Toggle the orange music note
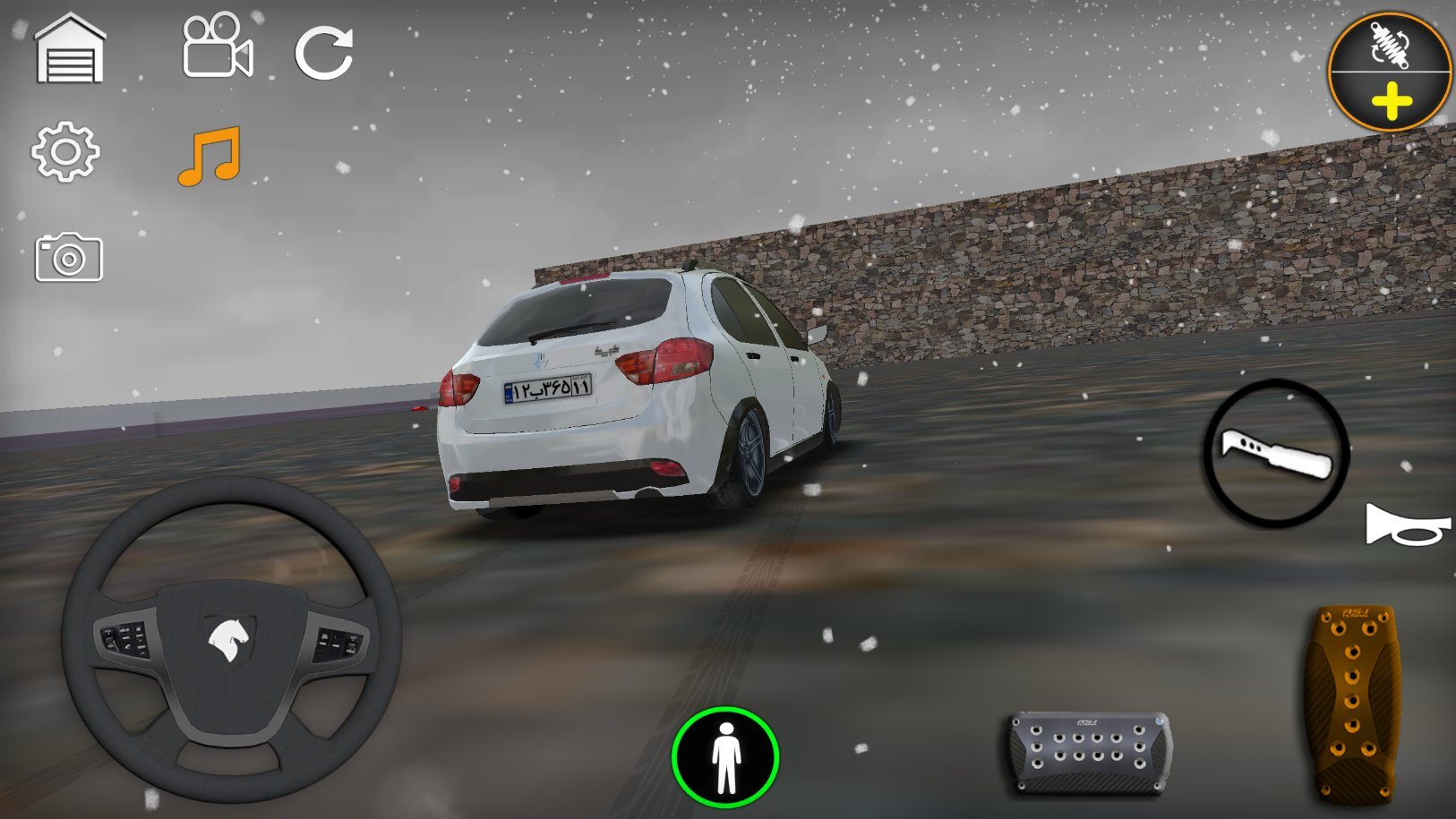The width and height of the screenshot is (1456, 819). (x=210, y=156)
